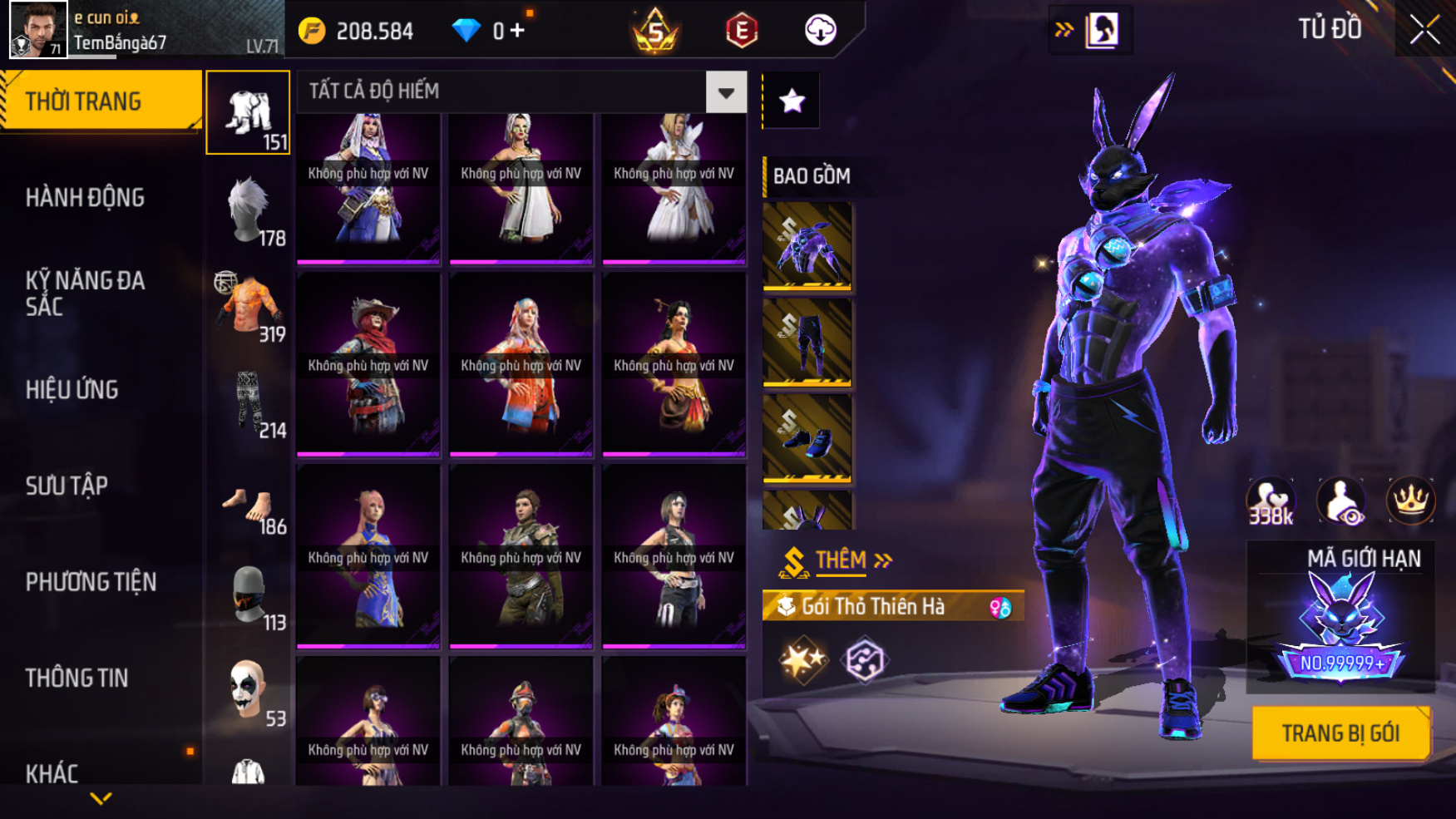The height and width of the screenshot is (819, 1456).
Task: Add diamonds with the plus button
Action: pos(517,32)
